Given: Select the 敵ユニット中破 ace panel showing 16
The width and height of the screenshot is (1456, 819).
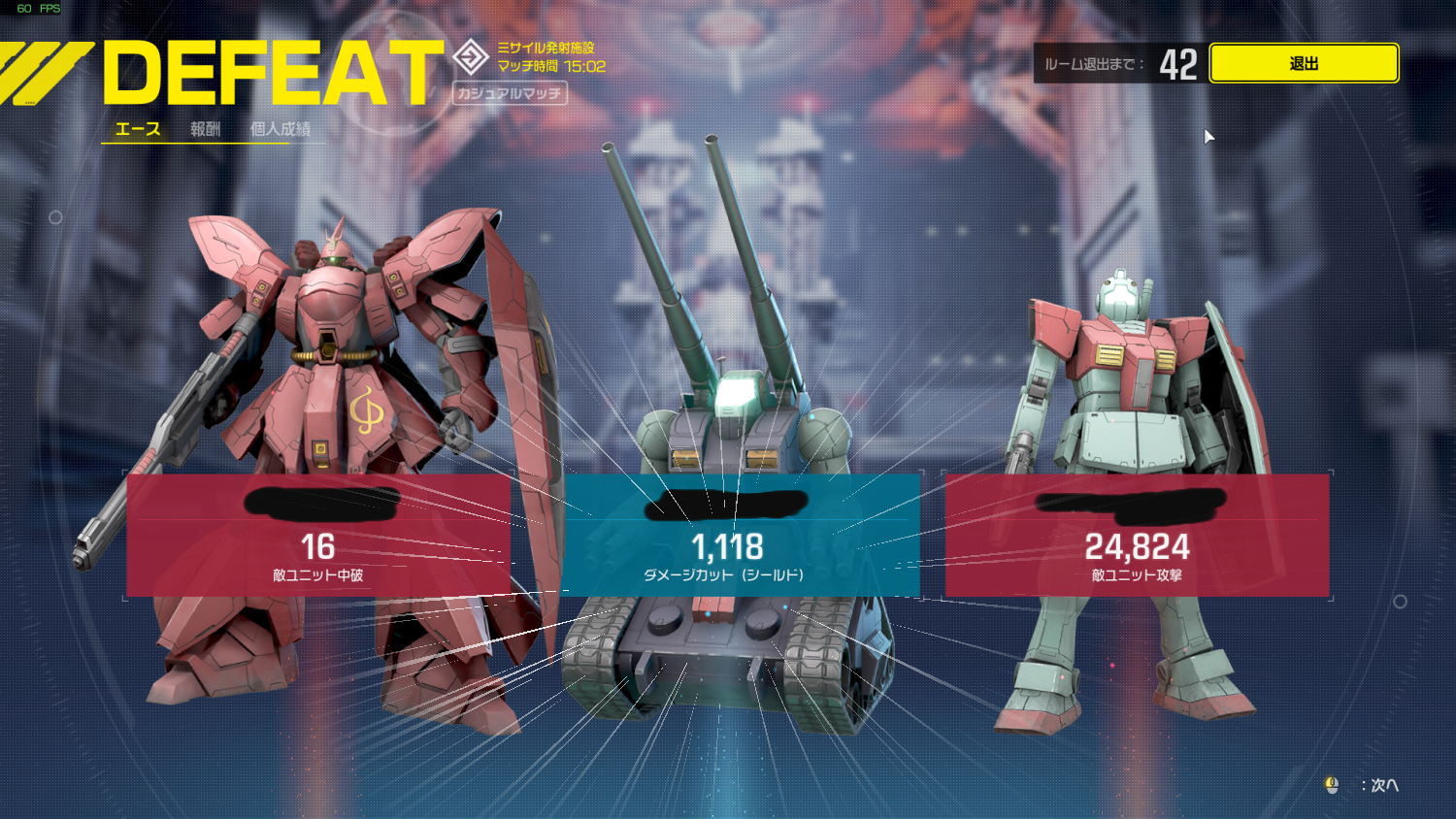Looking at the screenshot, I should click(x=318, y=536).
